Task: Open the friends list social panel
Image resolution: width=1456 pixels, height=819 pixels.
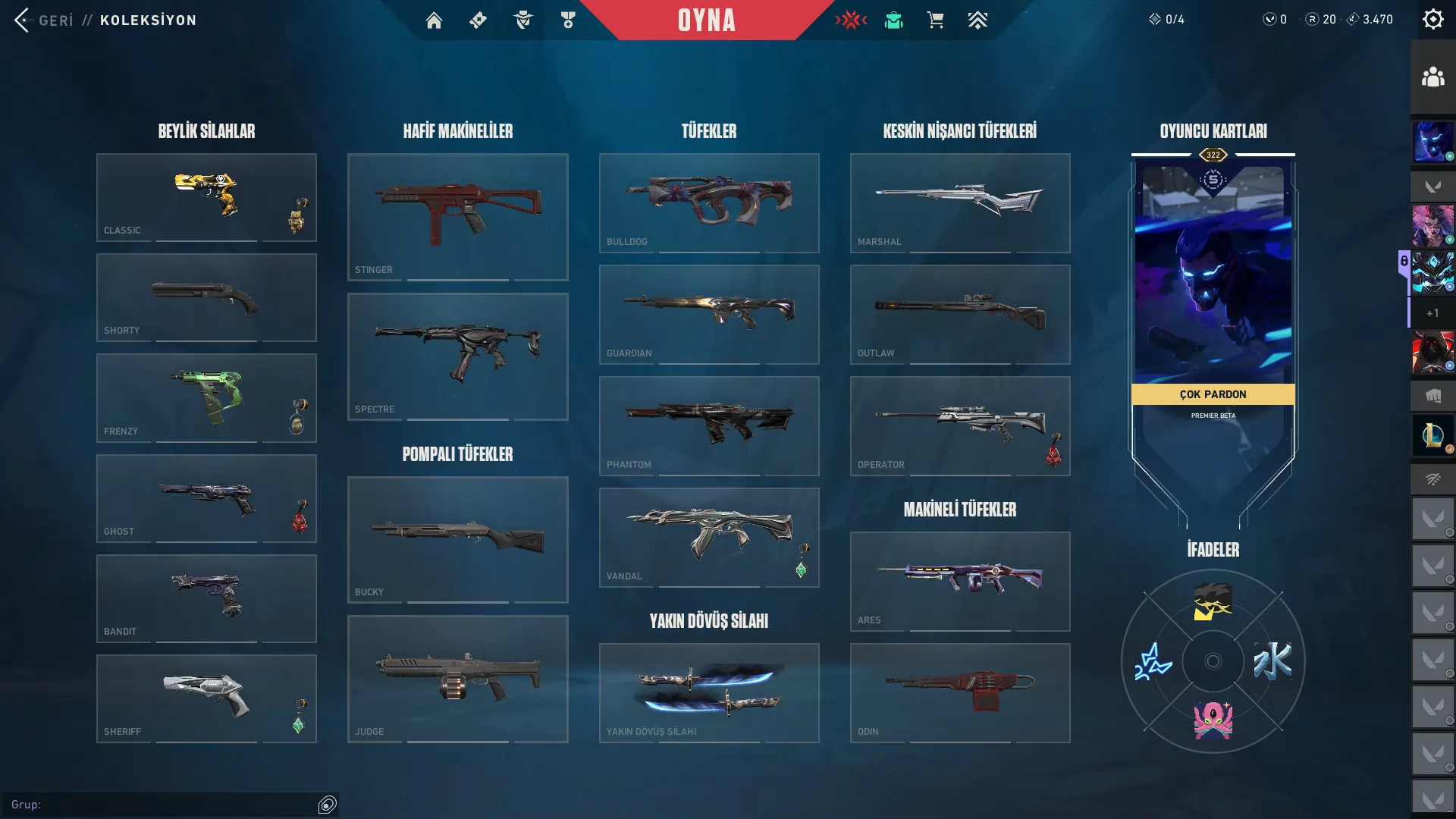Action: point(1432,77)
